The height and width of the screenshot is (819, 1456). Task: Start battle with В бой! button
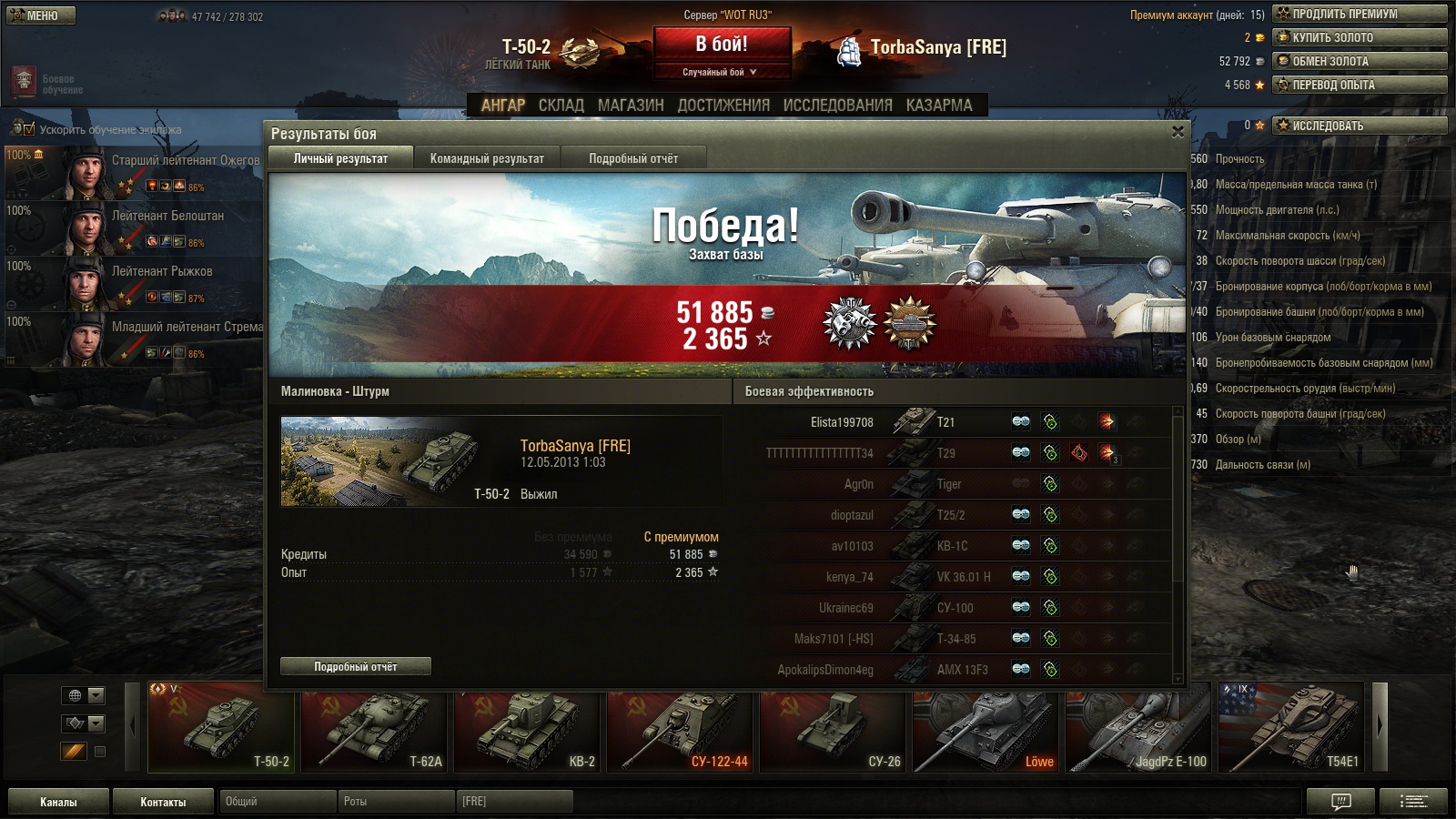click(722, 44)
